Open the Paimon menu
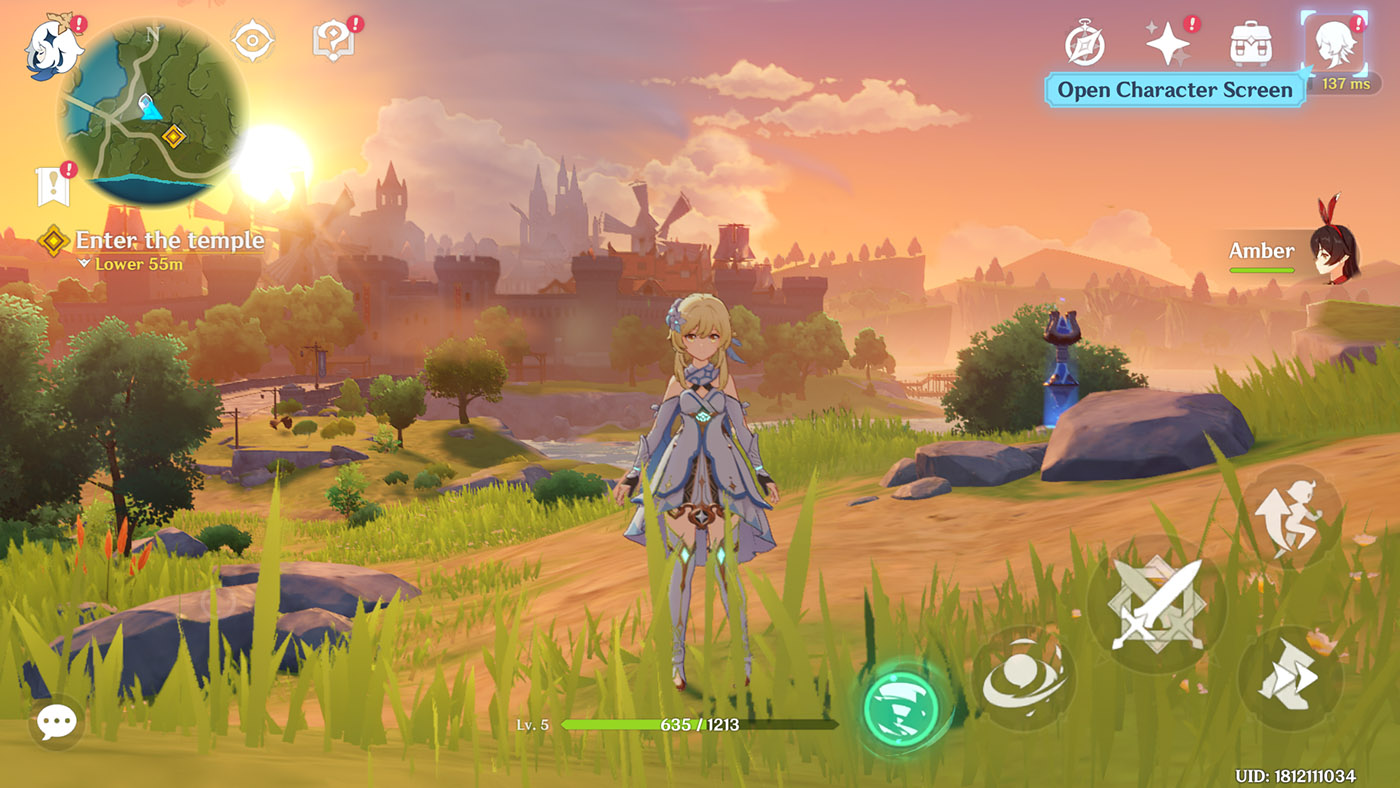This screenshot has height=788, width=1400. tap(52, 48)
